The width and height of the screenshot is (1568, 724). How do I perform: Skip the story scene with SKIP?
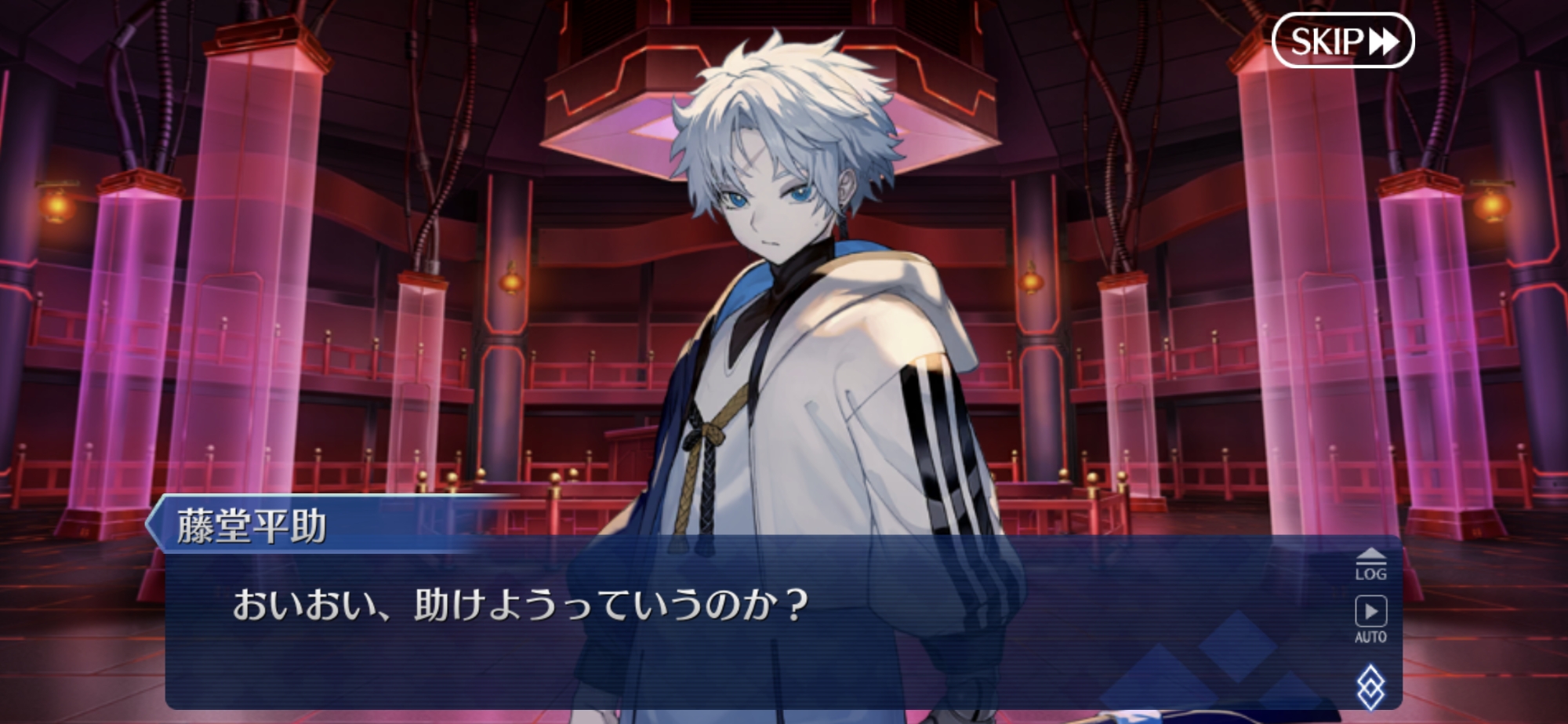tap(1342, 41)
